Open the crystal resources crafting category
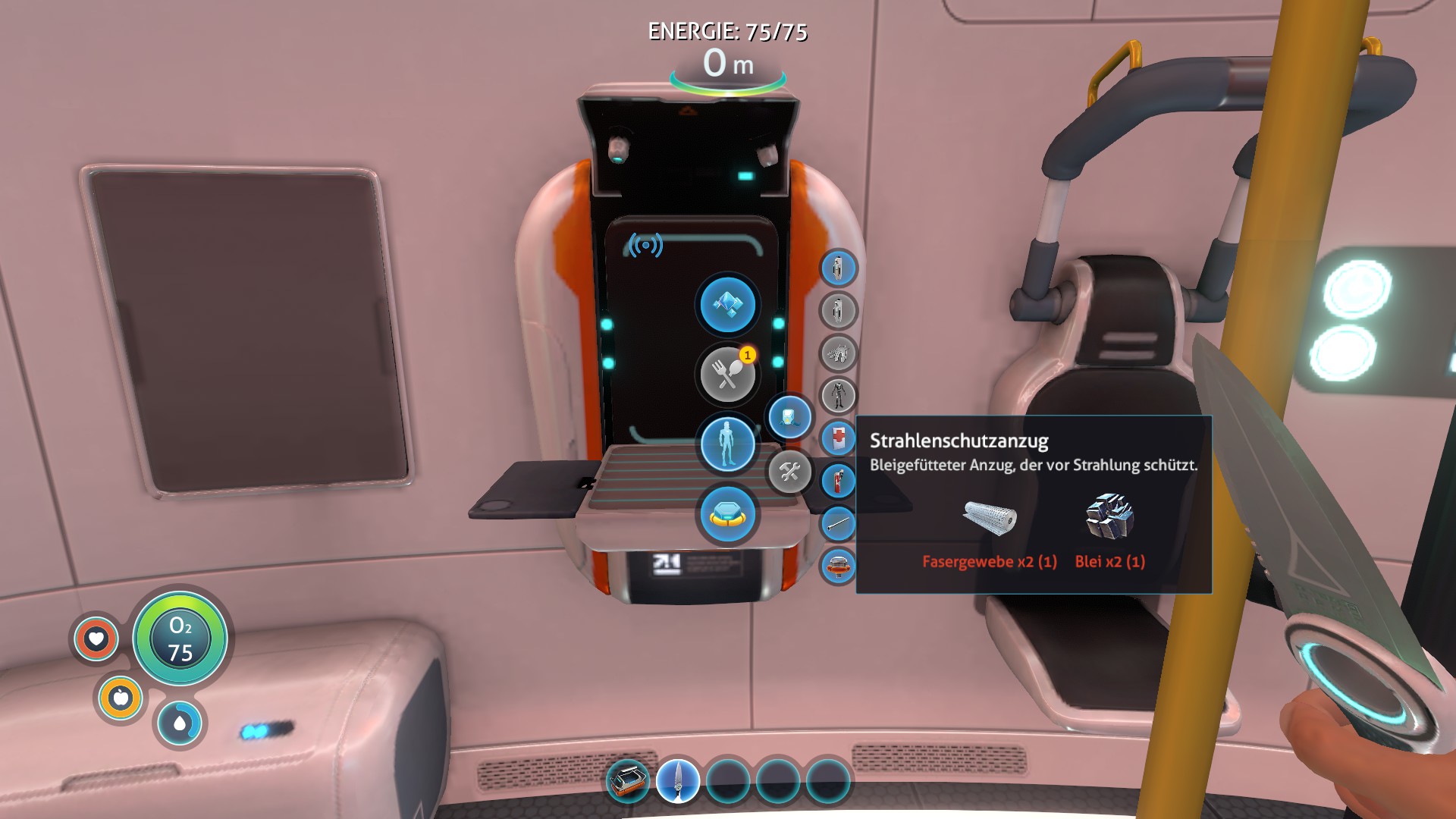 726,305
